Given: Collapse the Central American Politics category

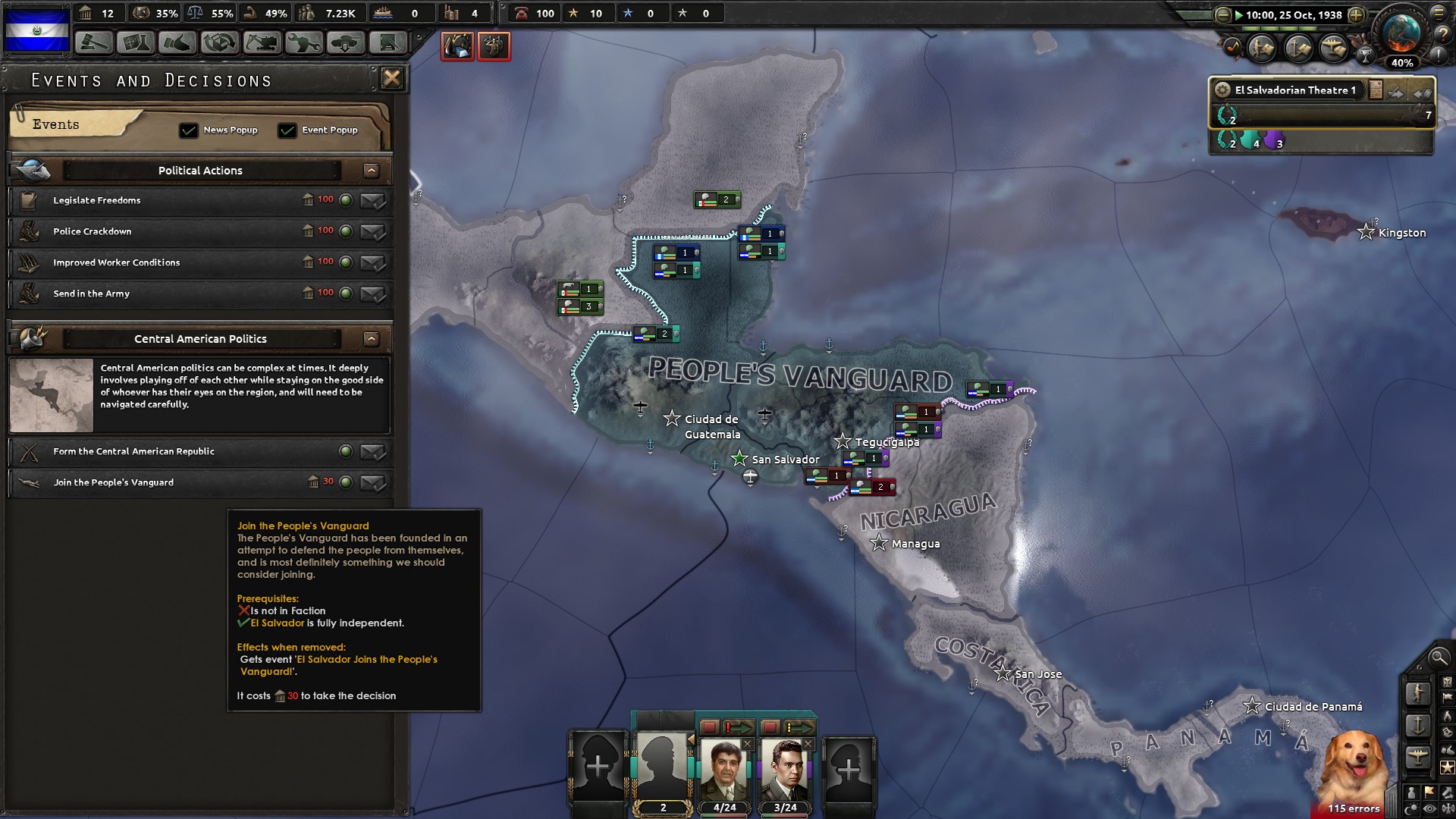Looking at the screenshot, I should [371, 339].
